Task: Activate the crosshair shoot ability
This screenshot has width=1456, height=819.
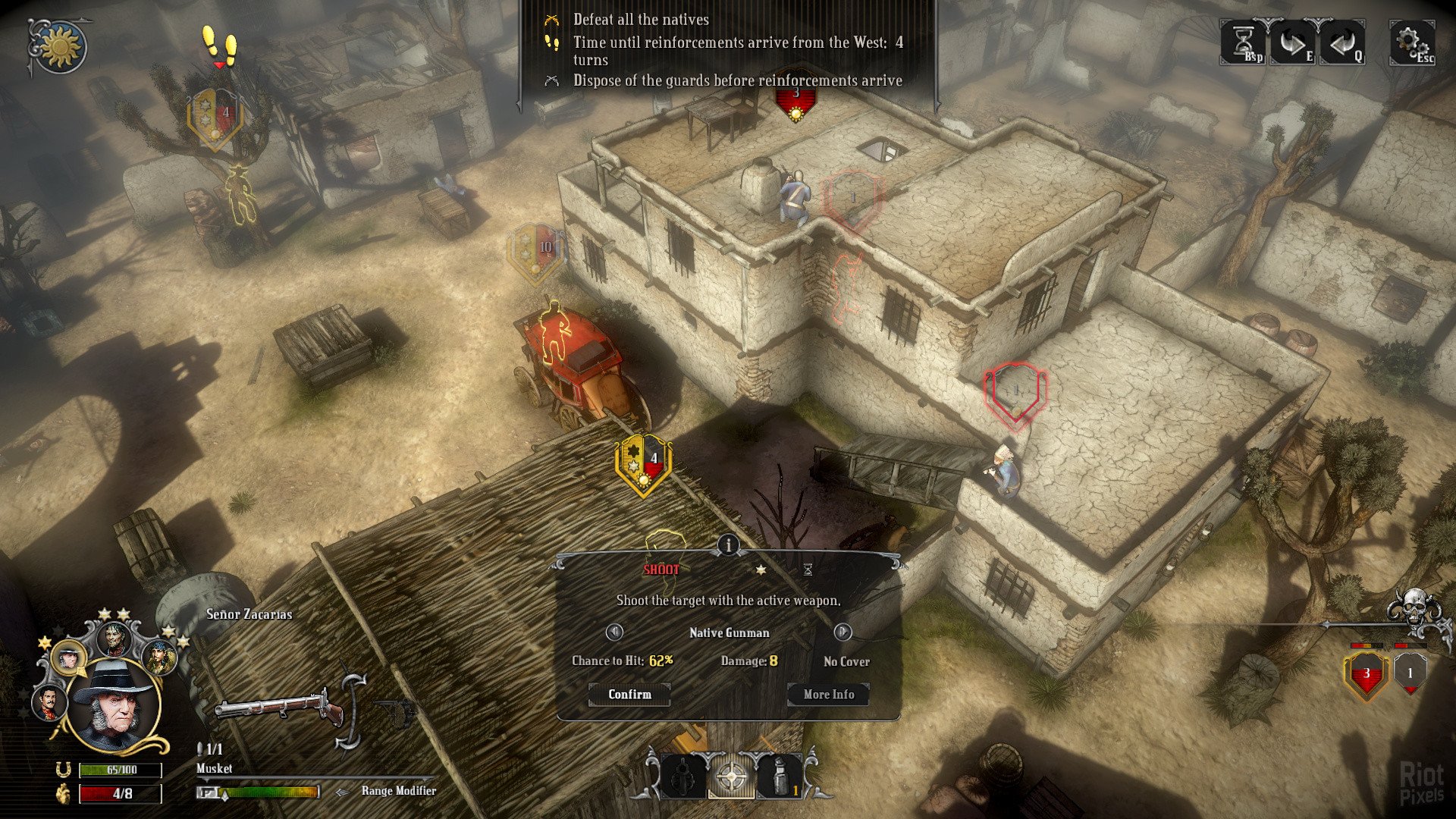Action: coord(731,777)
